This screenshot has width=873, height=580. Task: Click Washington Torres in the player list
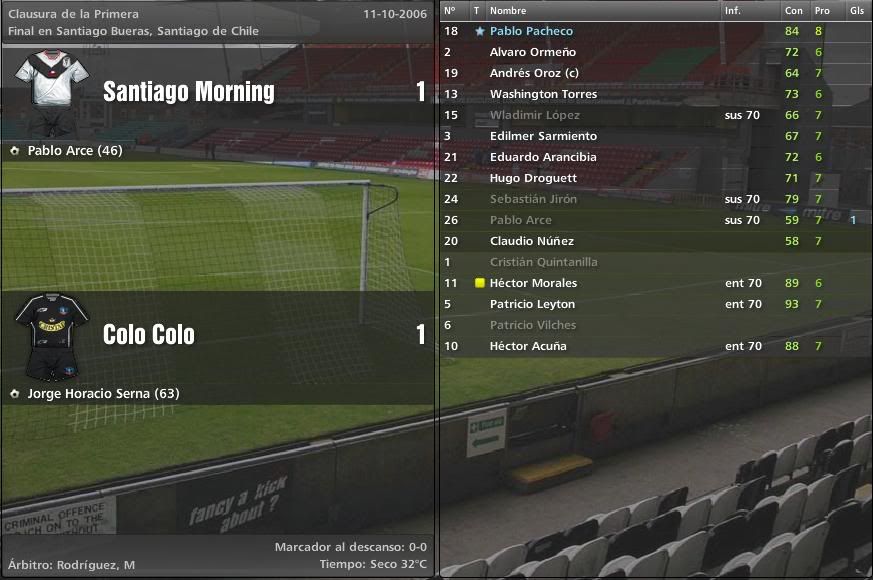[x=543, y=94]
